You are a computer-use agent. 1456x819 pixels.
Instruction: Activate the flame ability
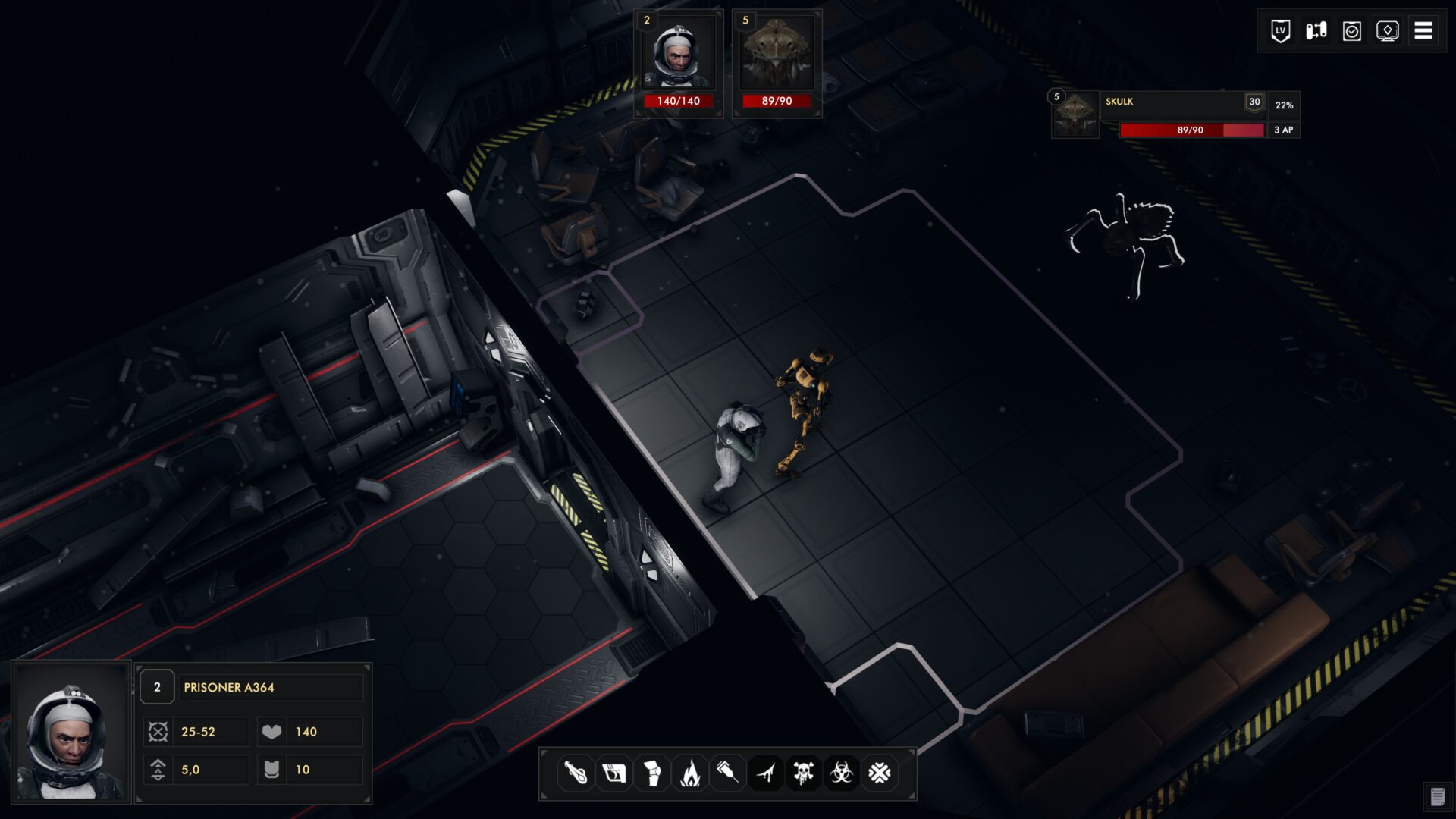click(x=689, y=773)
